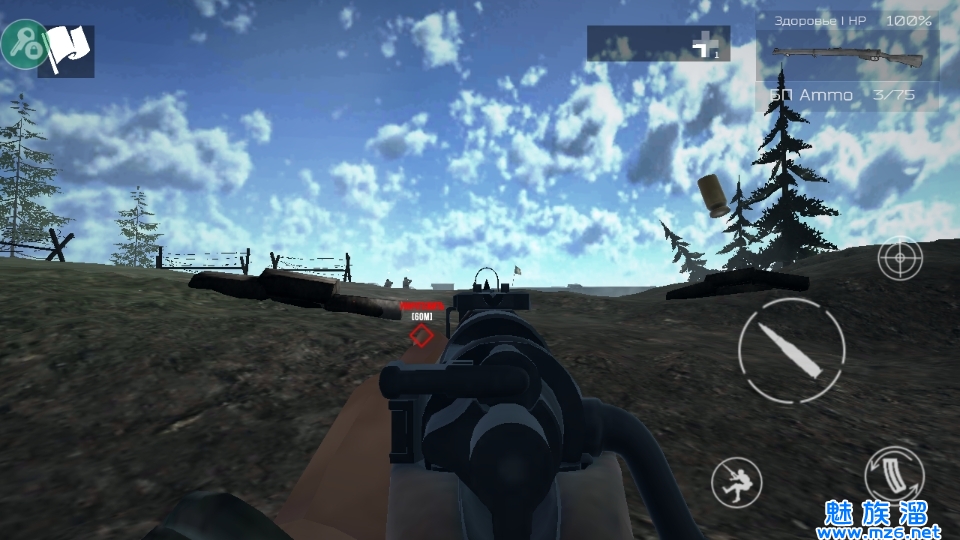Open the white flag menu
960x540 pixels.
click(x=68, y=50)
